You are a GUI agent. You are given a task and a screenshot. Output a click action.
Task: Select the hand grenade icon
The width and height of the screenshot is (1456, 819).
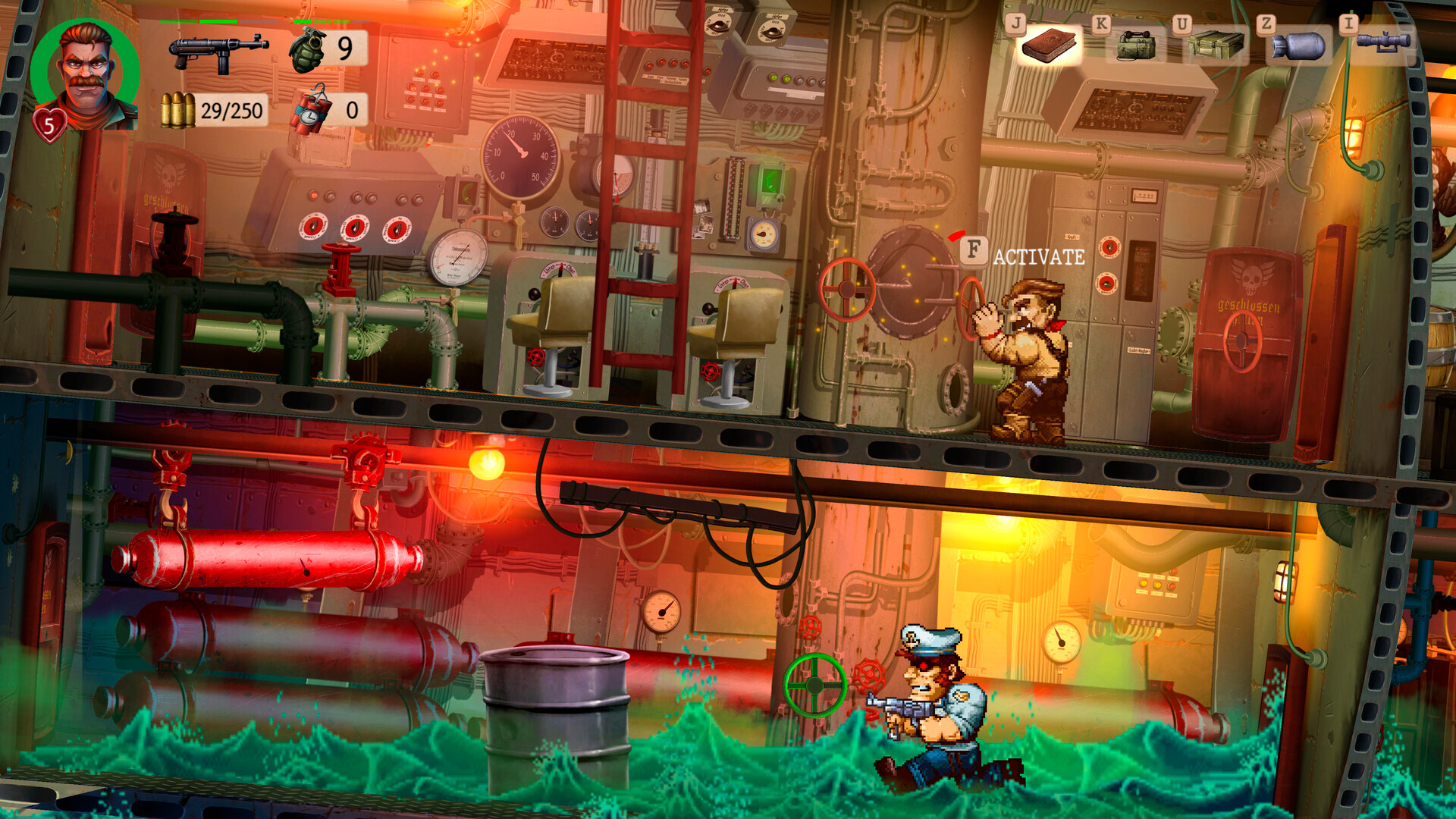tap(307, 50)
